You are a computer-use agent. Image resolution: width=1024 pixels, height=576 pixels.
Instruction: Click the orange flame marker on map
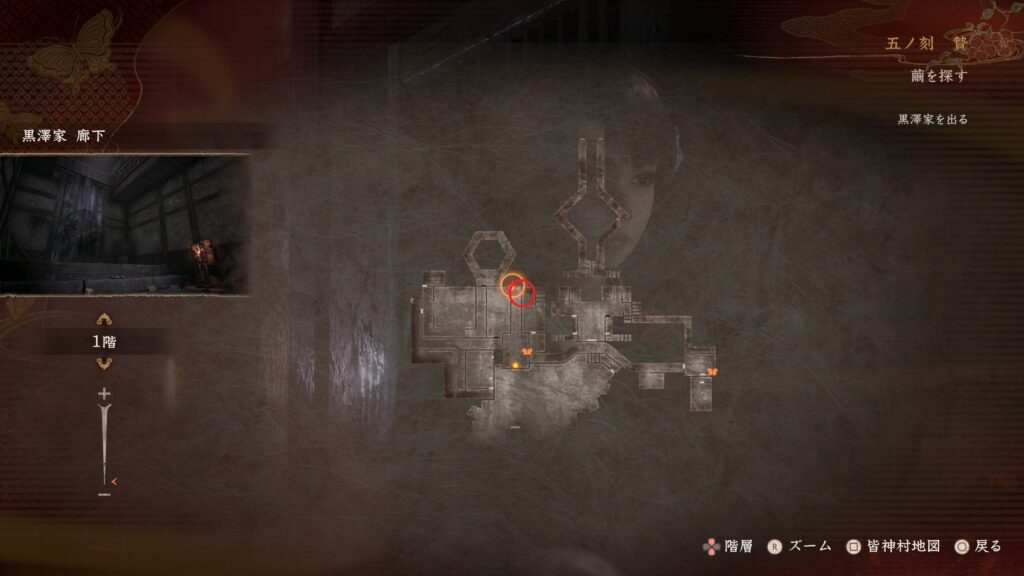pos(516,366)
